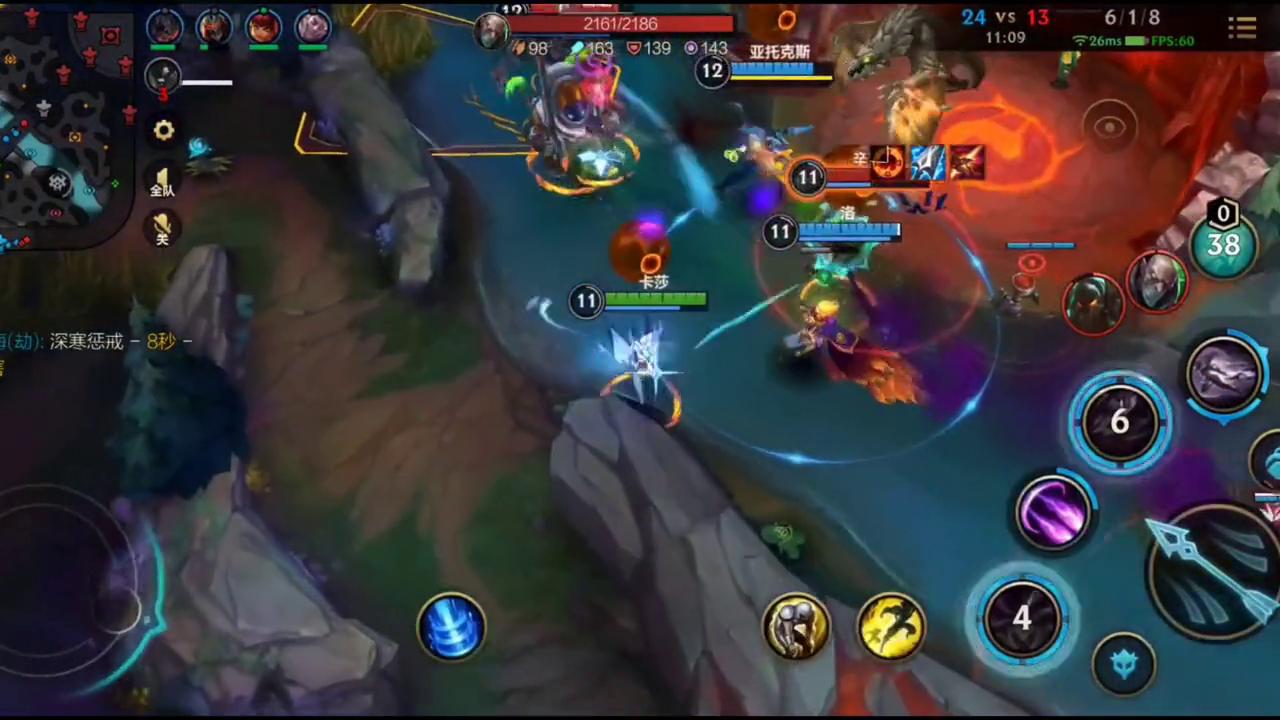Tap the 全队 team chat button
1280x720 pixels.
point(162,180)
